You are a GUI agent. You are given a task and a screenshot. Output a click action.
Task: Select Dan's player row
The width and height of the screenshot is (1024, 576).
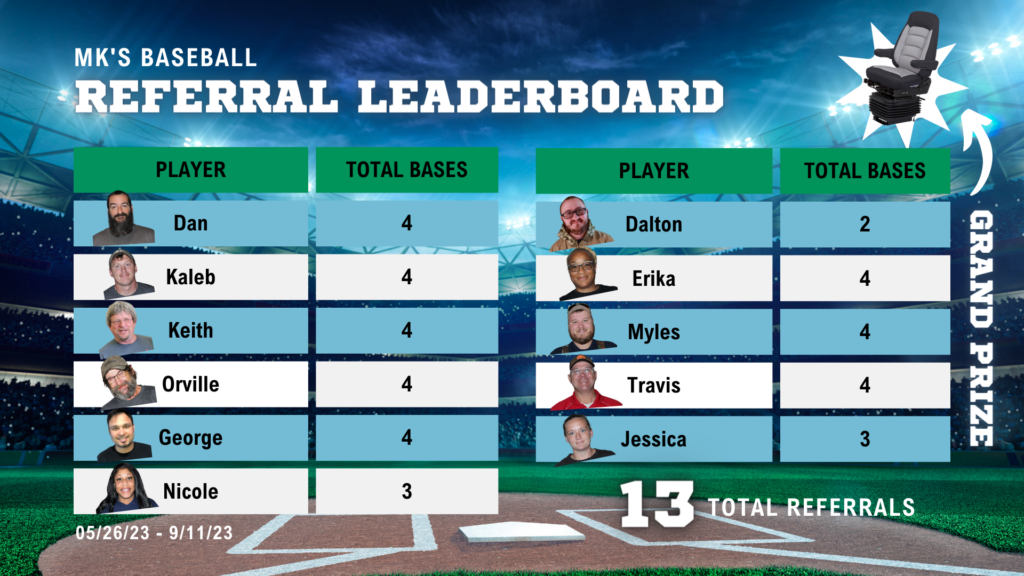[x=190, y=223]
